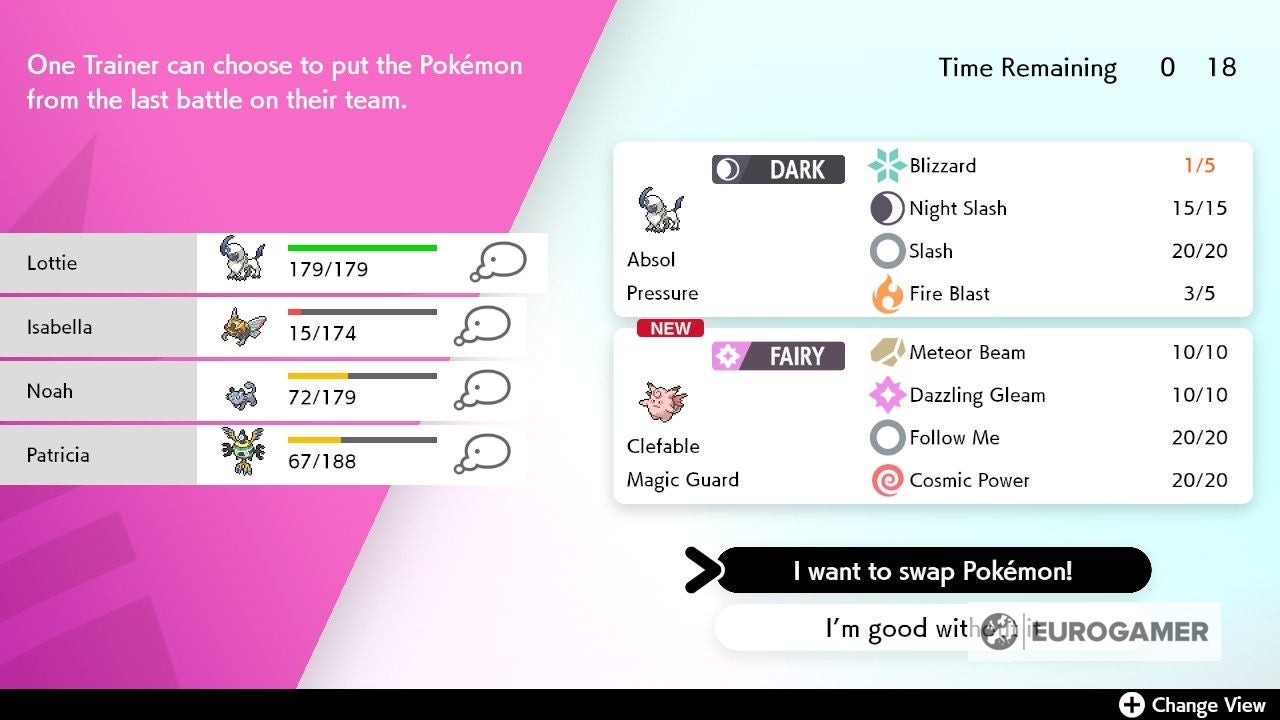1280x720 pixels.
Task: Expand the DARK type badge on Absol
Action: coord(778,169)
